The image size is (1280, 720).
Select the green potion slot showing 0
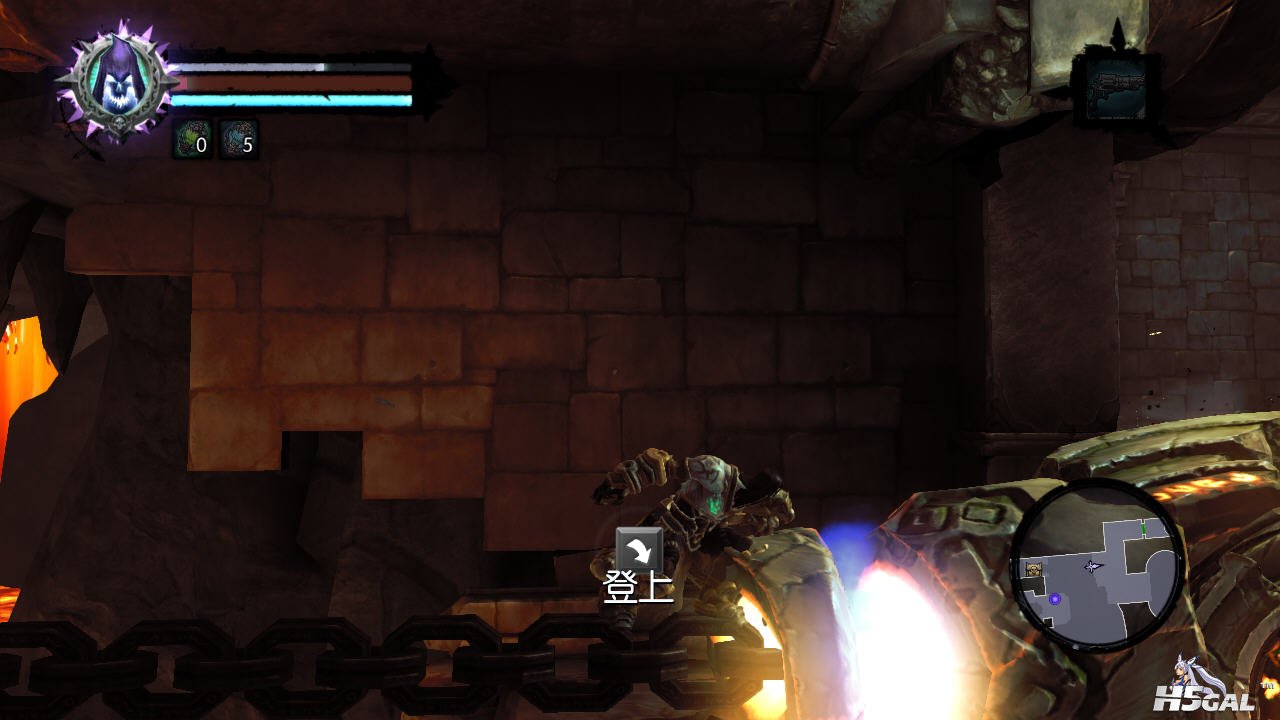tap(192, 140)
